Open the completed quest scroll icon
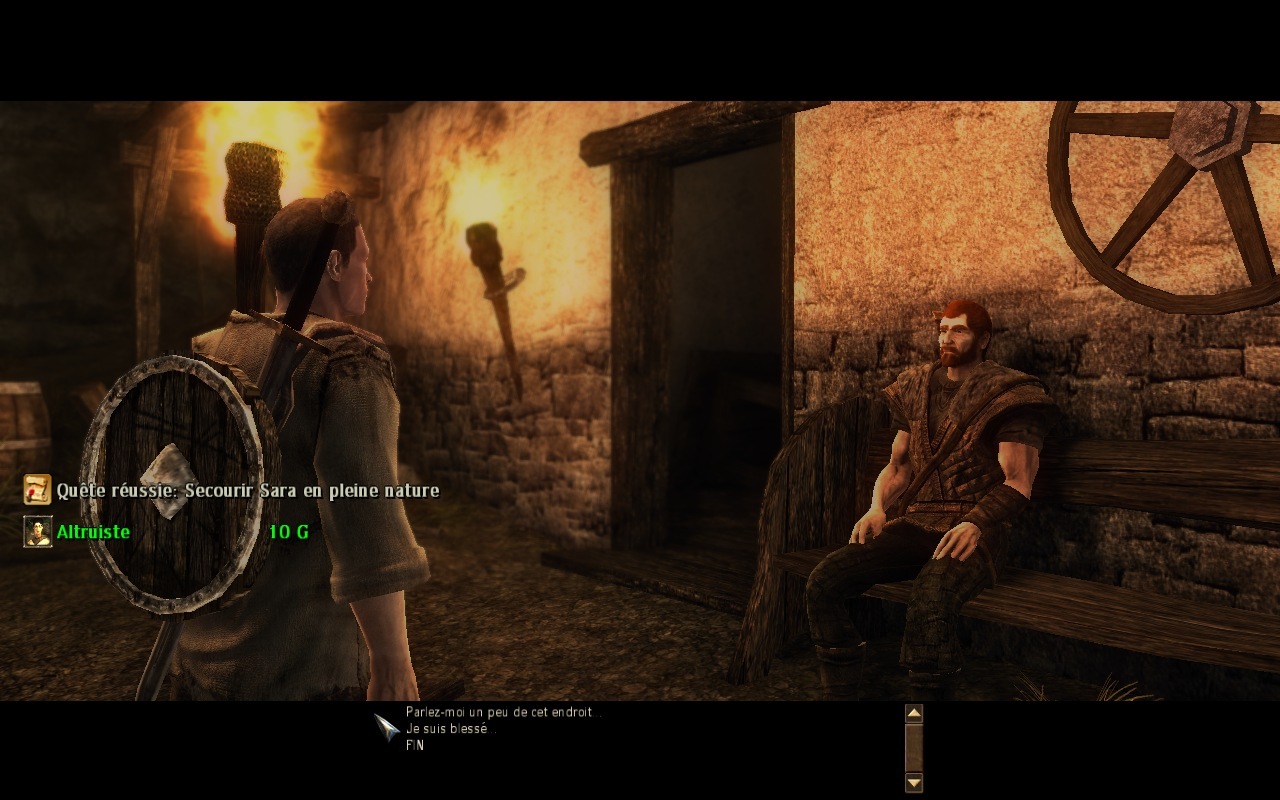 pyautogui.click(x=38, y=490)
